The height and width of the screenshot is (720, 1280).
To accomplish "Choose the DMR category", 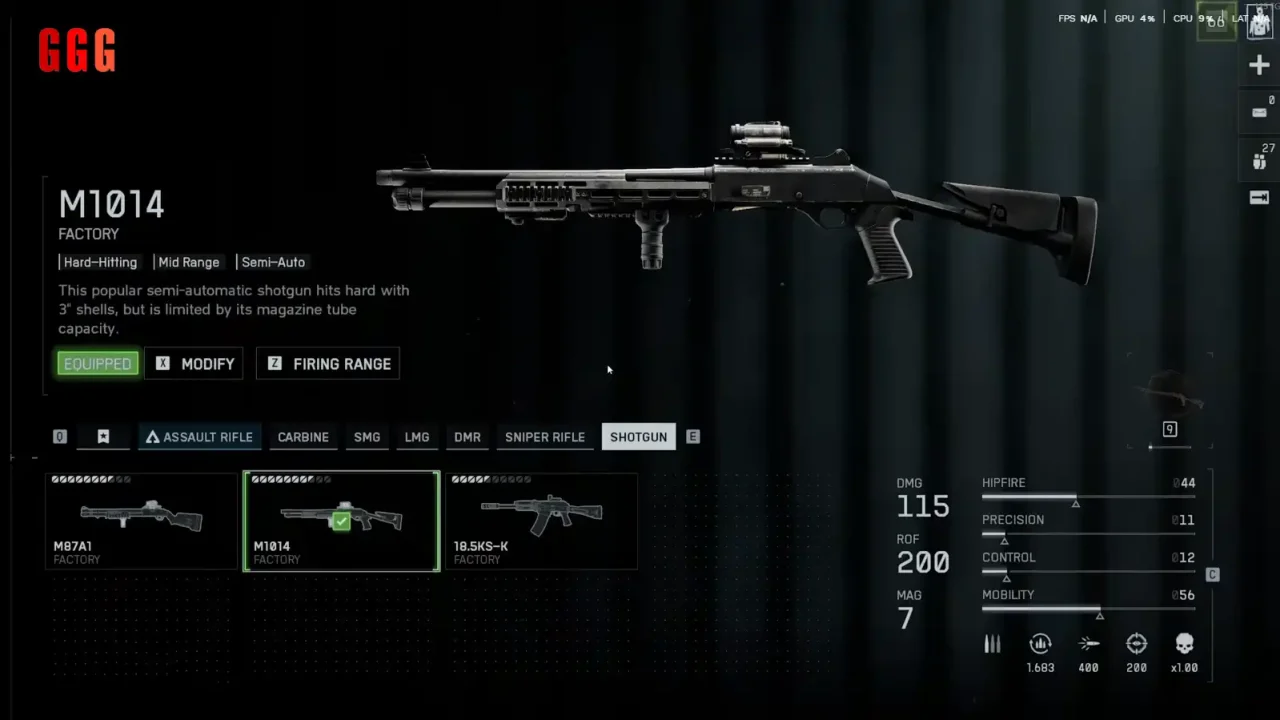I will click(467, 437).
